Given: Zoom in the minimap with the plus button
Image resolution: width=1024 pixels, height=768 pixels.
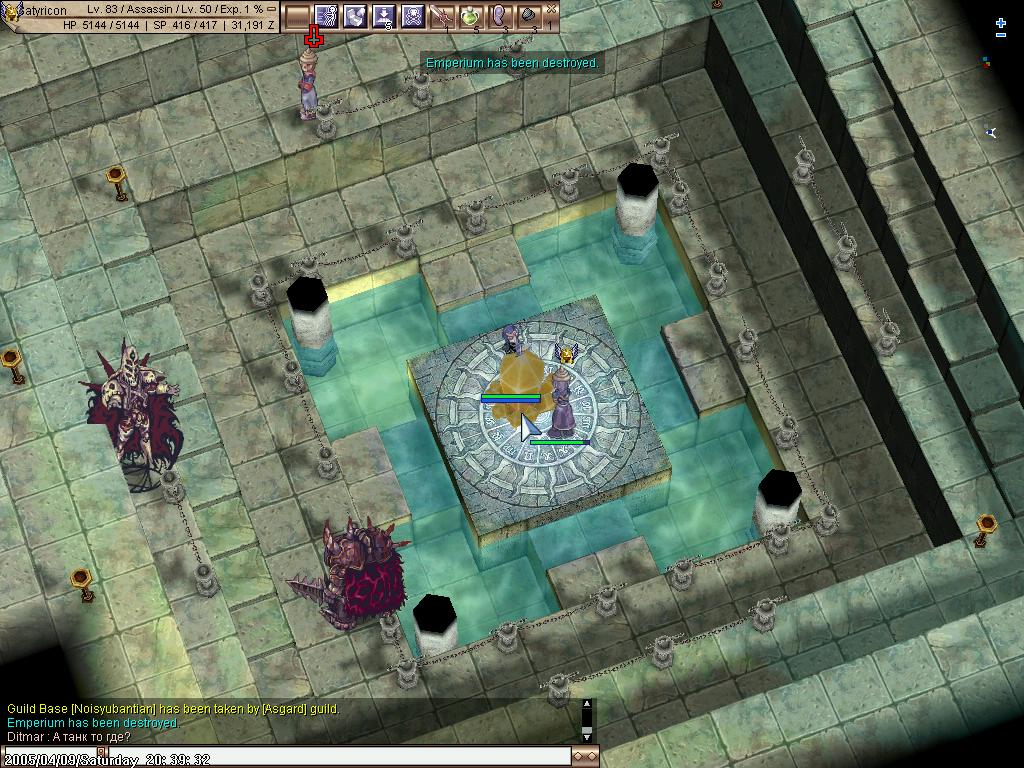Looking at the screenshot, I should point(1001,22).
